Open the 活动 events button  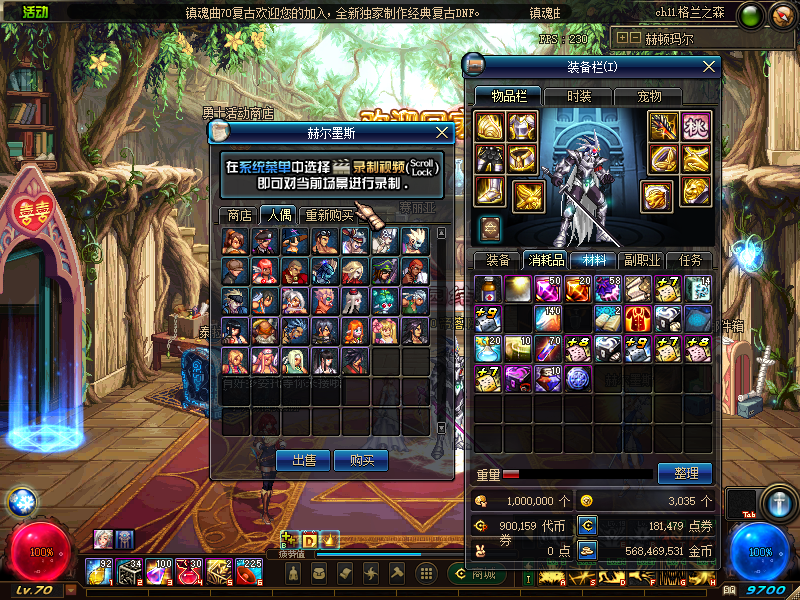(x=28, y=11)
